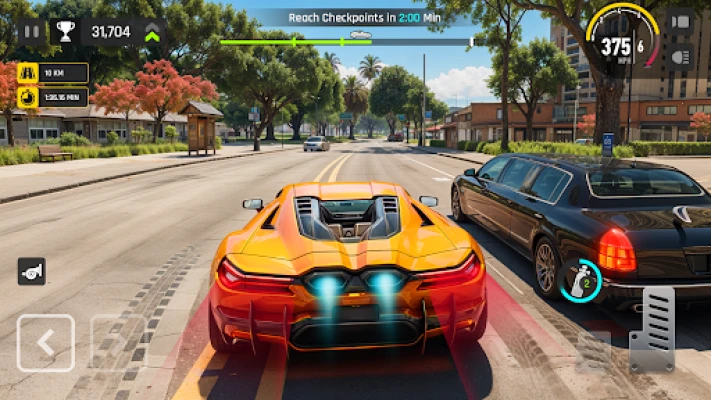Steer left with the arrow button
The width and height of the screenshot is (711, 400).
point(45,343)
